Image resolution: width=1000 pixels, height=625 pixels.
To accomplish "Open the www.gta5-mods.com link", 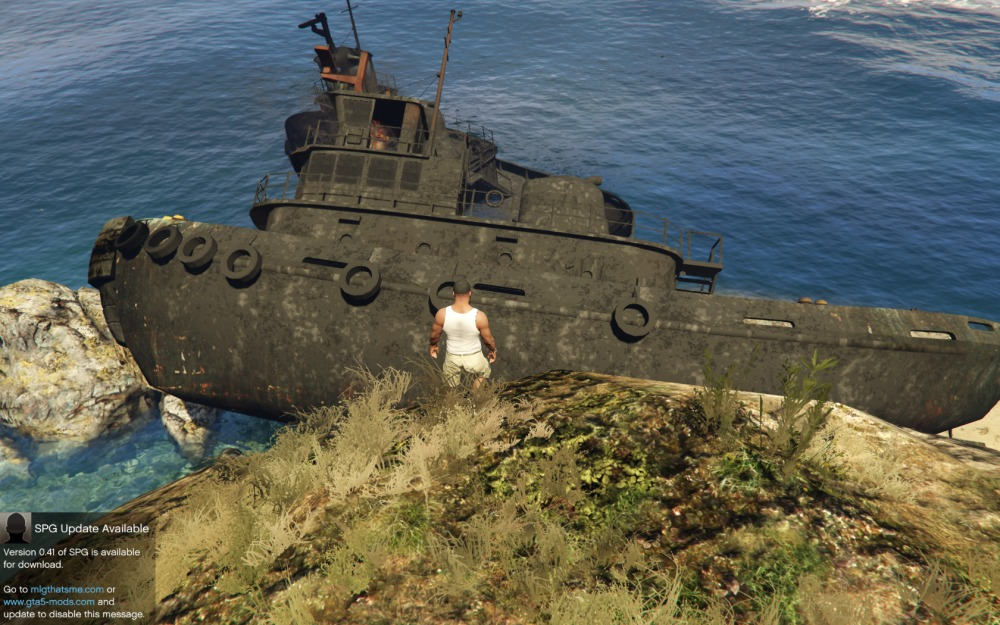I will point(49,602).
